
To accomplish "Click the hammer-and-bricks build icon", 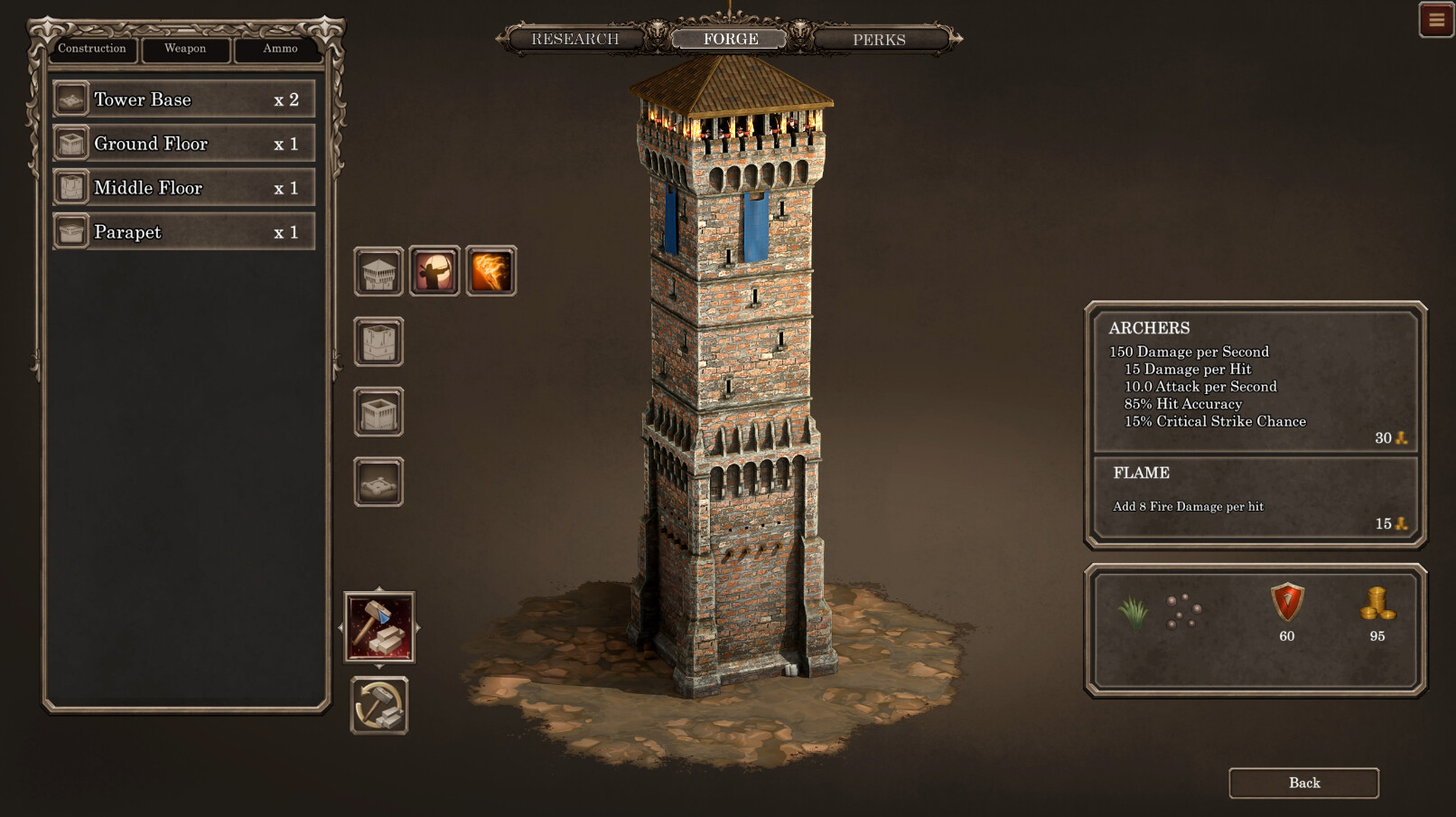I will click(380, 627).
